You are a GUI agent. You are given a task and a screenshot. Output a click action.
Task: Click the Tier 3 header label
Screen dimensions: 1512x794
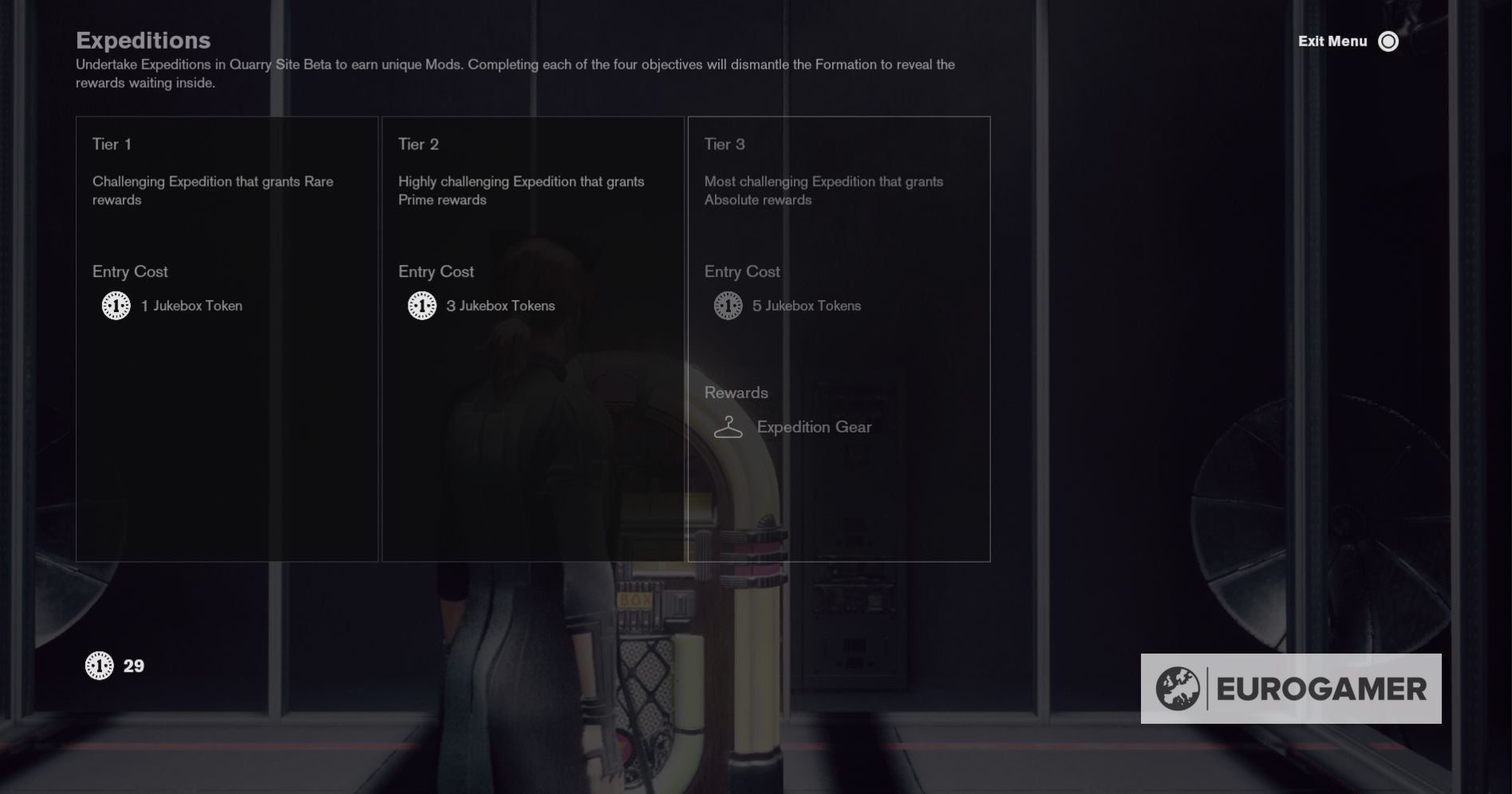coord(724,144)
